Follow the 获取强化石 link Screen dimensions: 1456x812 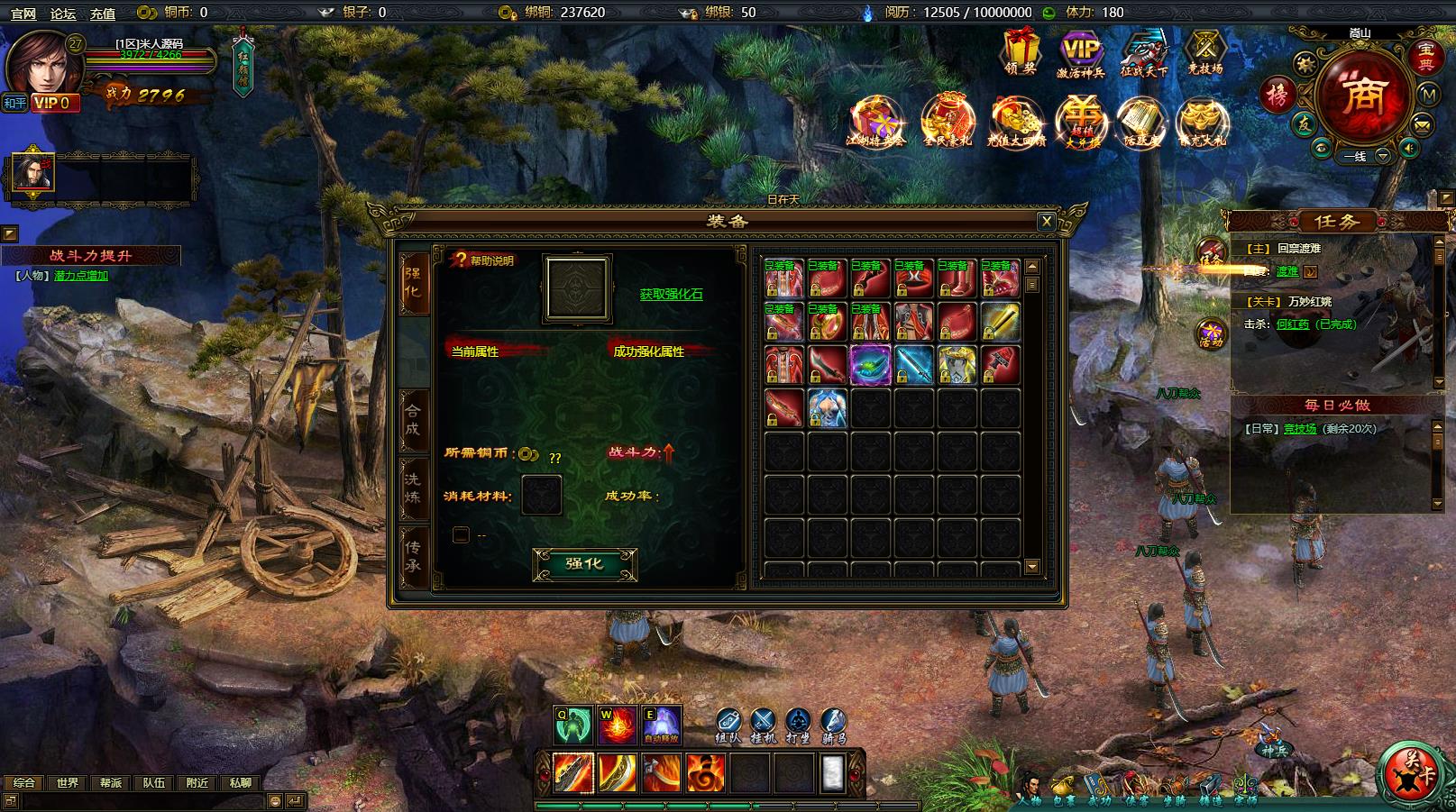(x=671, y=294)
